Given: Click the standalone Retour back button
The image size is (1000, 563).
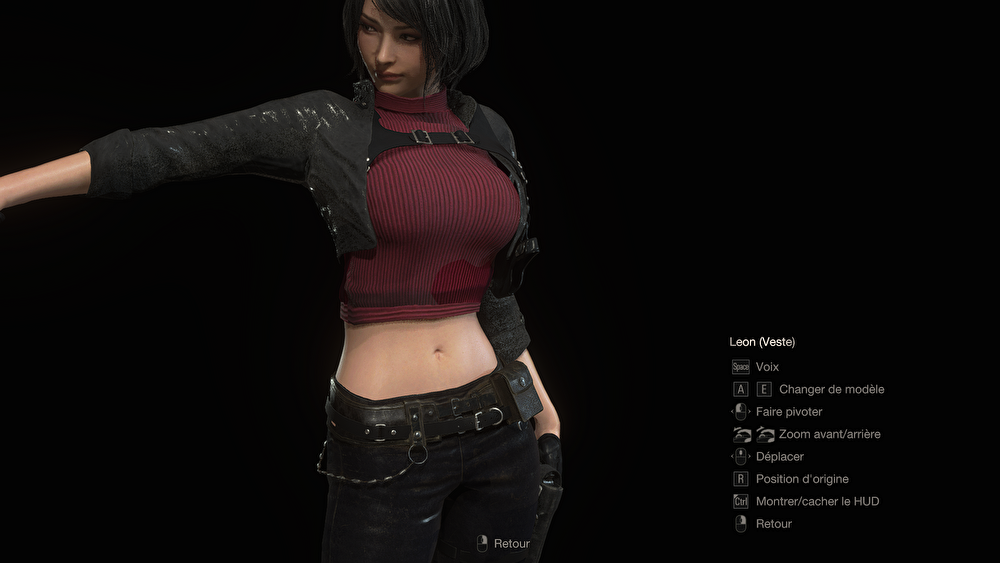Looking at the screenshot, I should click(503, 543).
